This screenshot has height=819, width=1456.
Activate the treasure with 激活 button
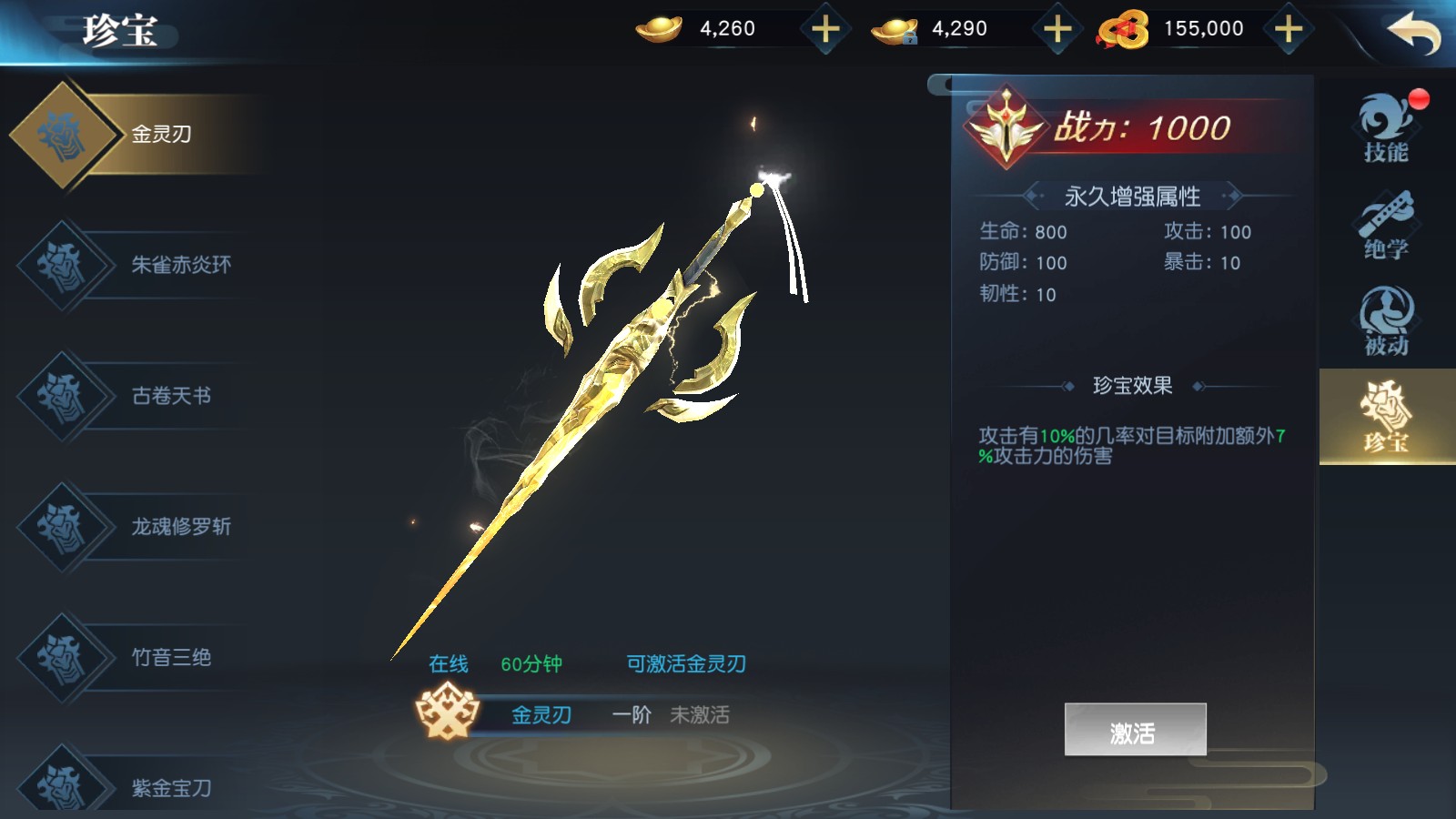tap(1135, 730)
